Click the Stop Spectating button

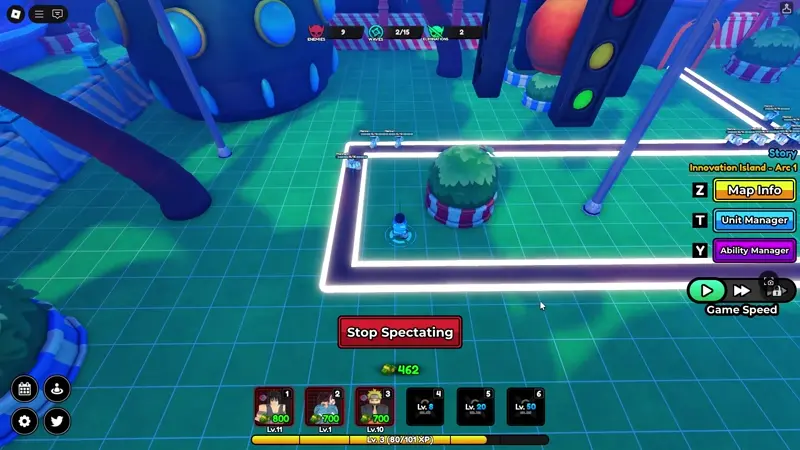[400, 332]
